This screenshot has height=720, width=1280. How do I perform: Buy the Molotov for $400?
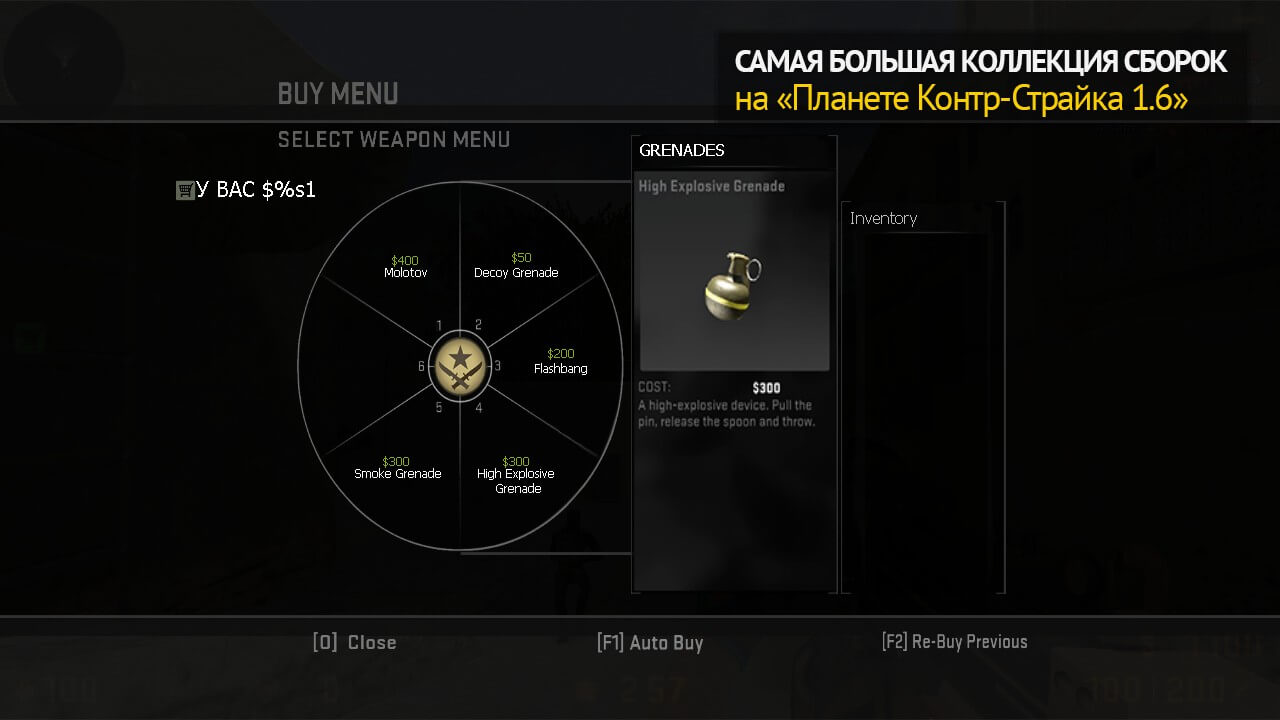tap(405, 267)
